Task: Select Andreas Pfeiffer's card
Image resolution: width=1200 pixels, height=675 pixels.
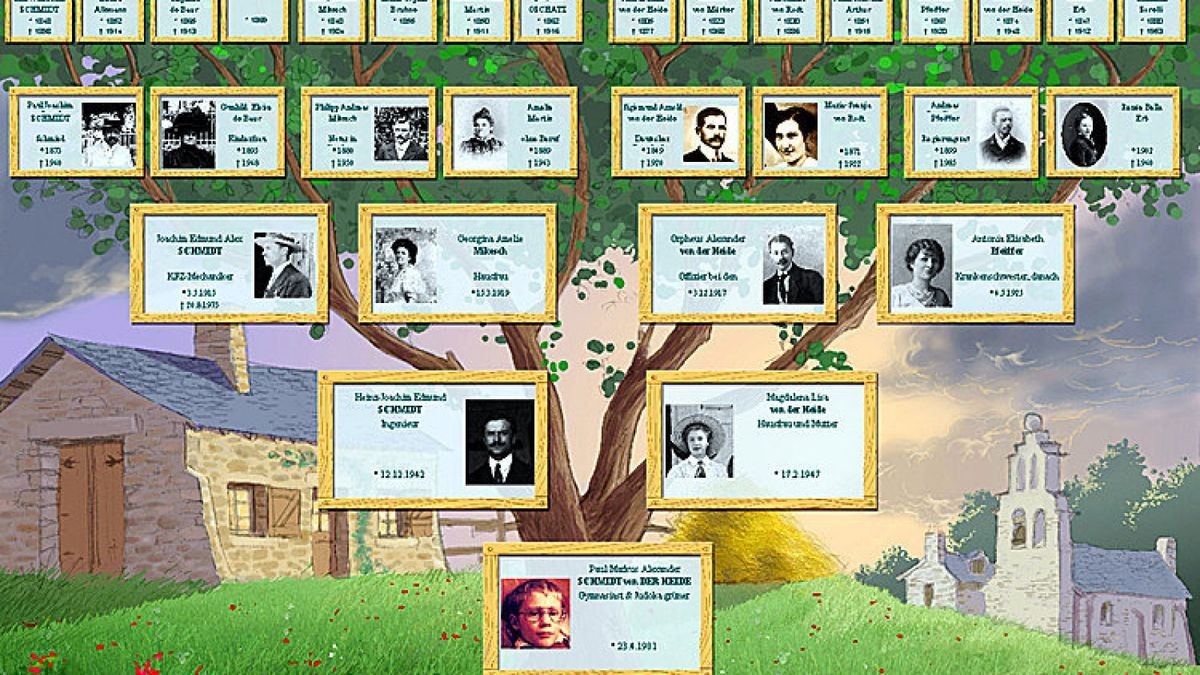Action: pyautogui.click(x=971, y=133)
